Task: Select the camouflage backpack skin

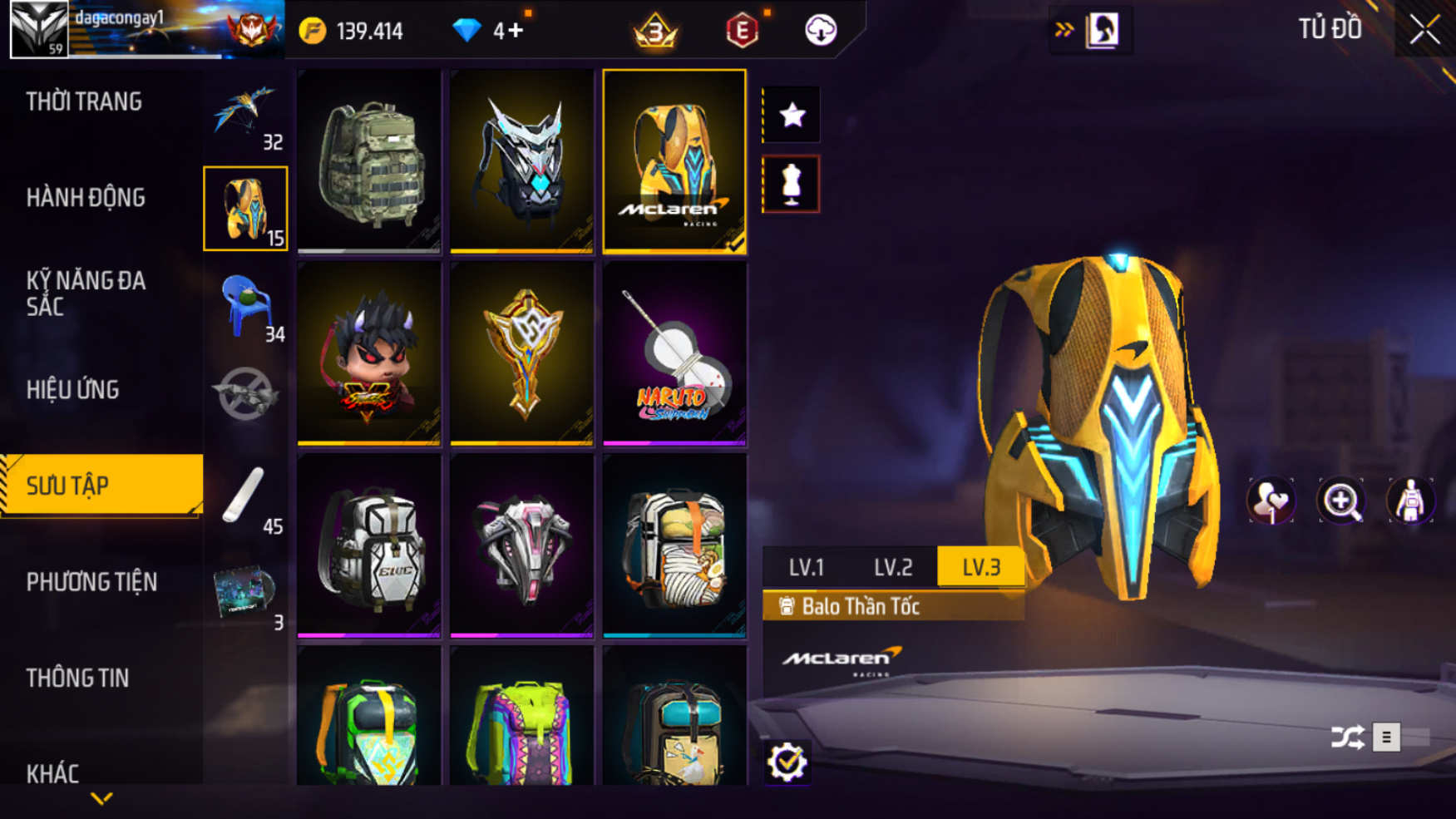Action: 369,160
